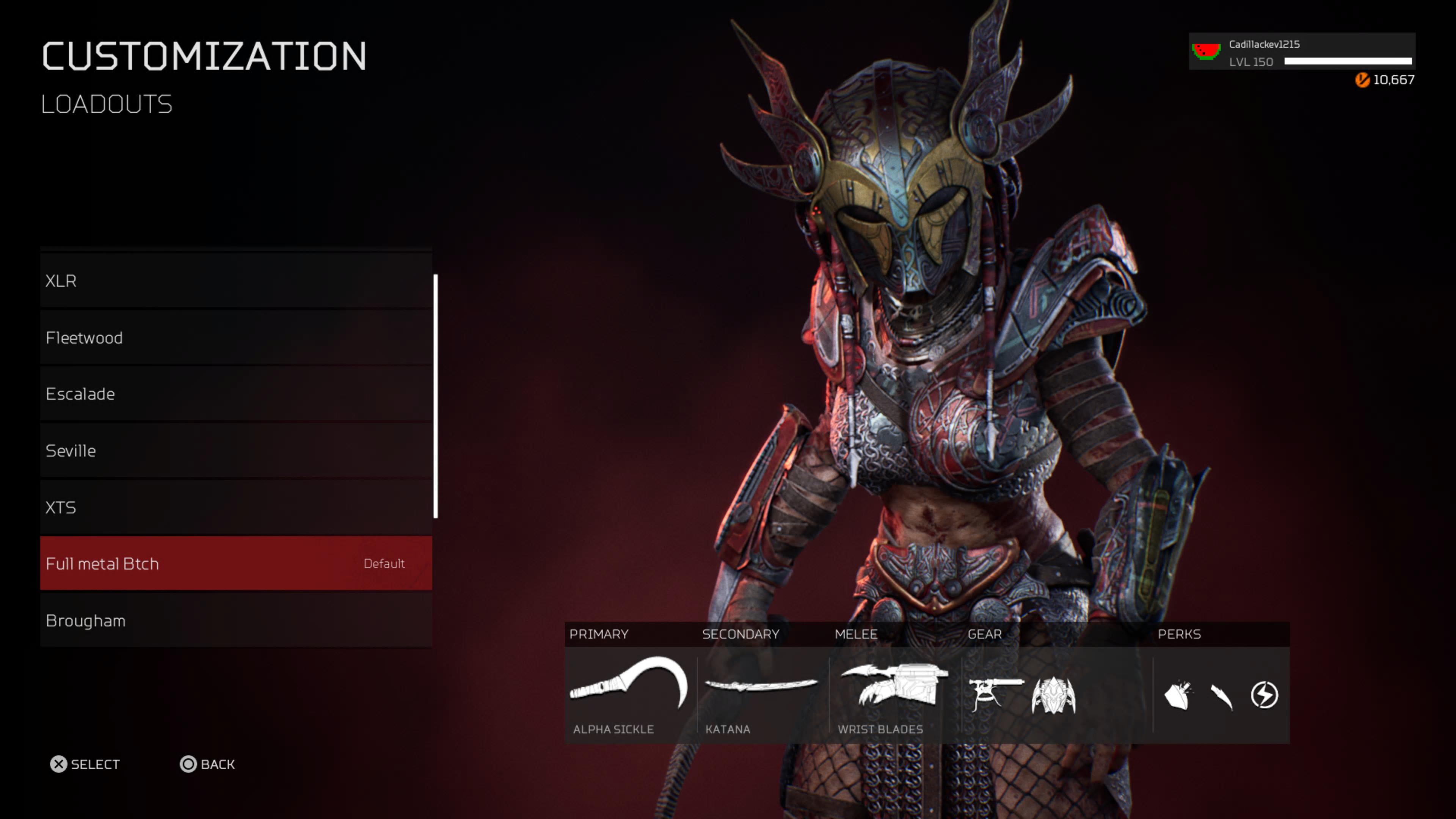Open the Cadillackev1215 player profile card
Image resolution: width=1456 pixels, height=819 pixels.
click(x=1301, y=52)
